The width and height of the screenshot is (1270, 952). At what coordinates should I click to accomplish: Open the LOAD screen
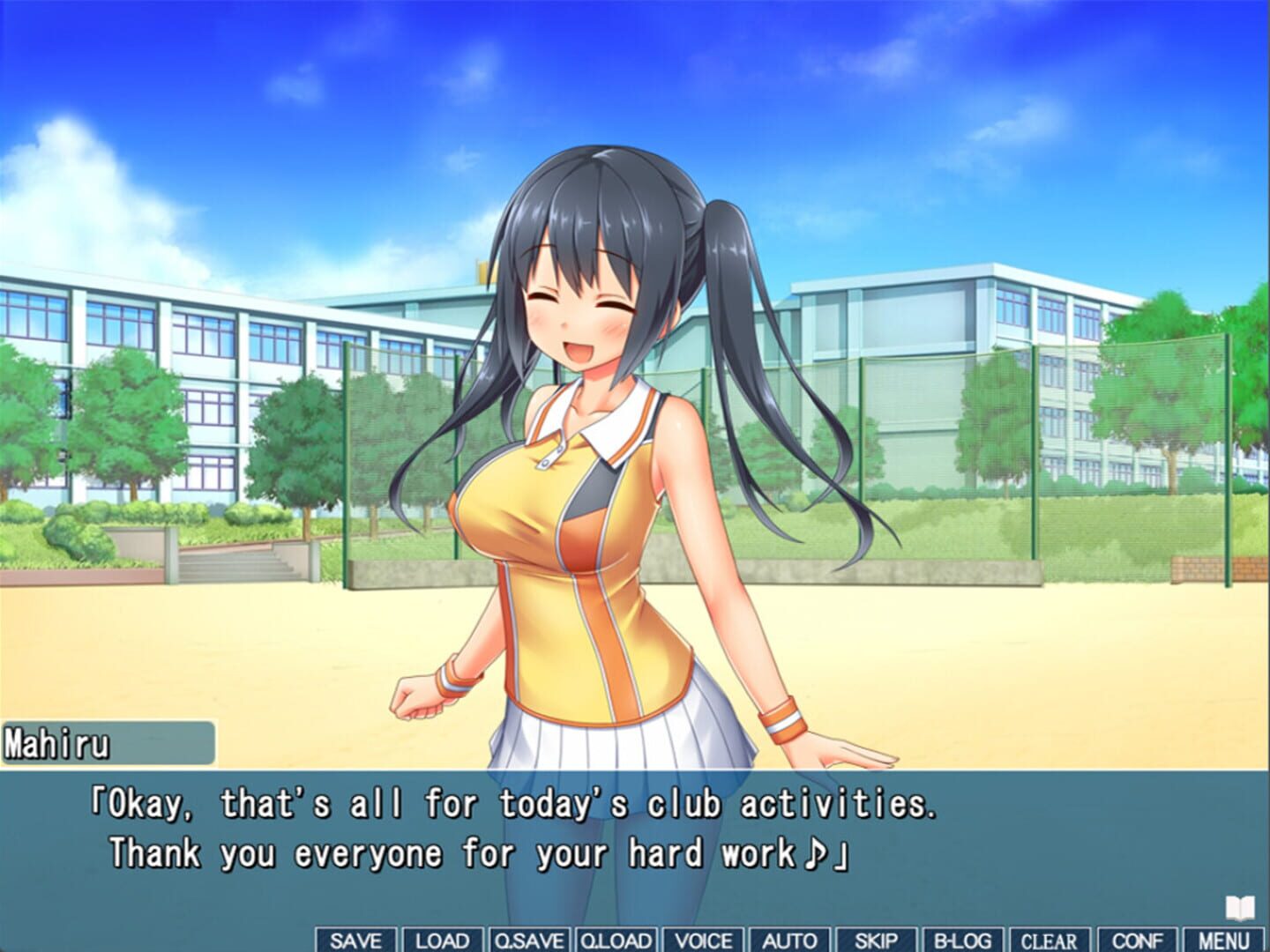443,941
